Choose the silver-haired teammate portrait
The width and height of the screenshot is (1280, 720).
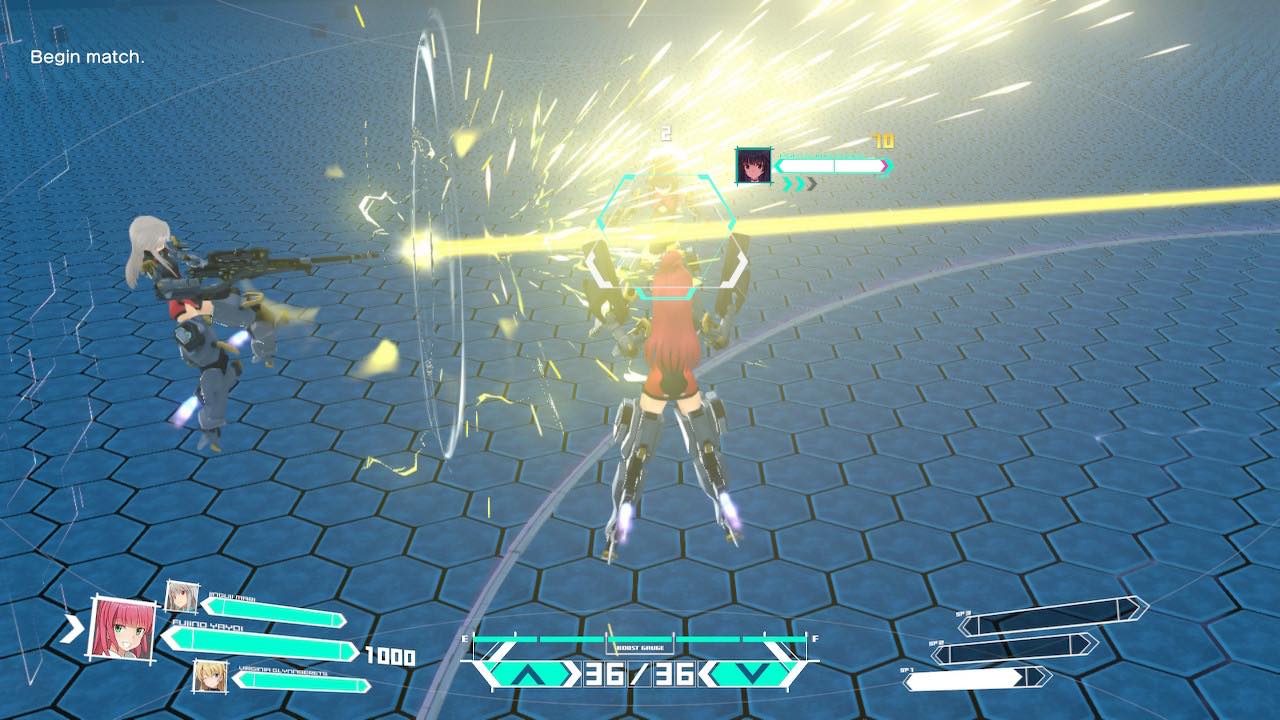tap(180, 596)
